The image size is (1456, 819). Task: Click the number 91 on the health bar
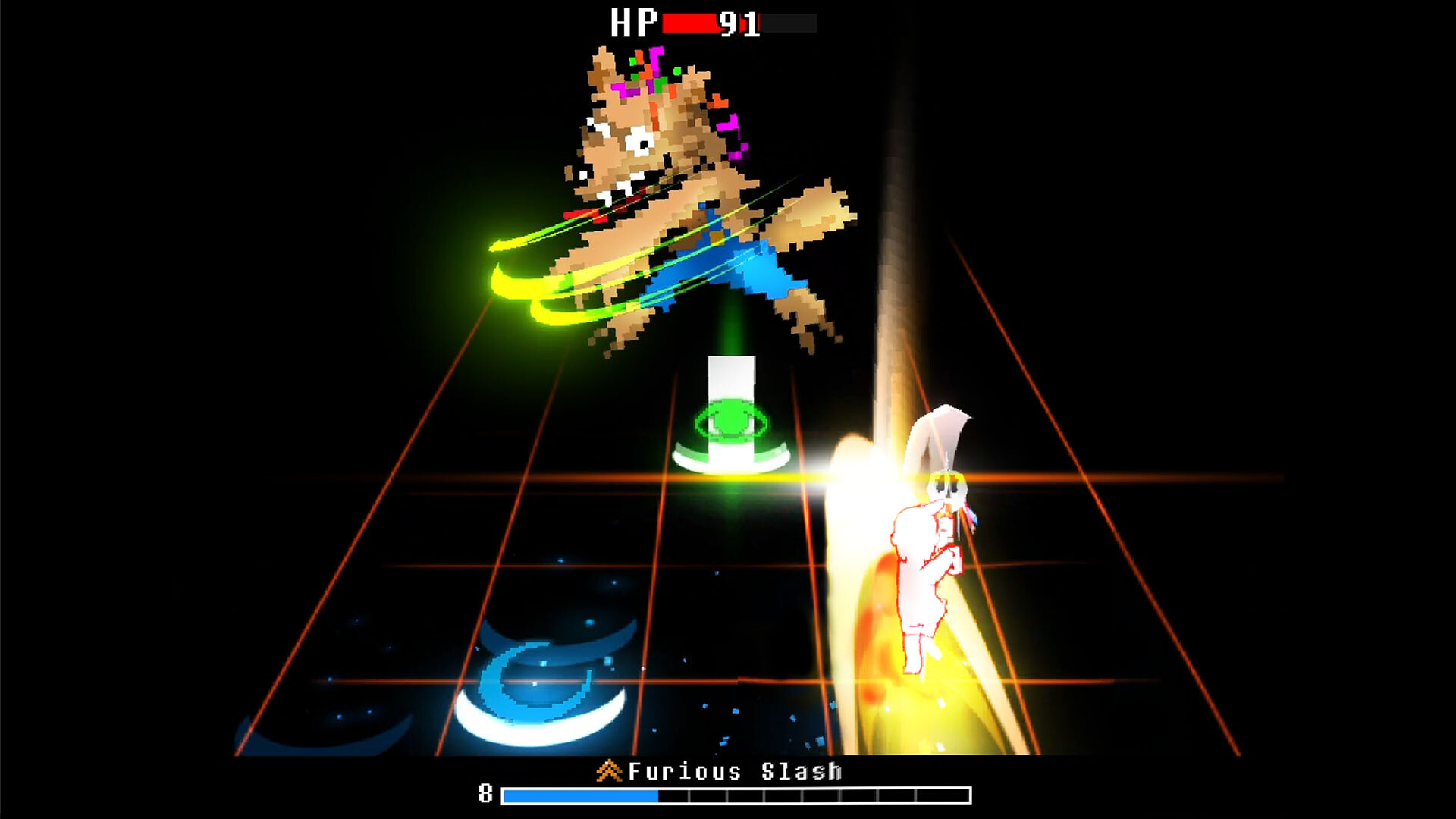[x=739, y=21]
